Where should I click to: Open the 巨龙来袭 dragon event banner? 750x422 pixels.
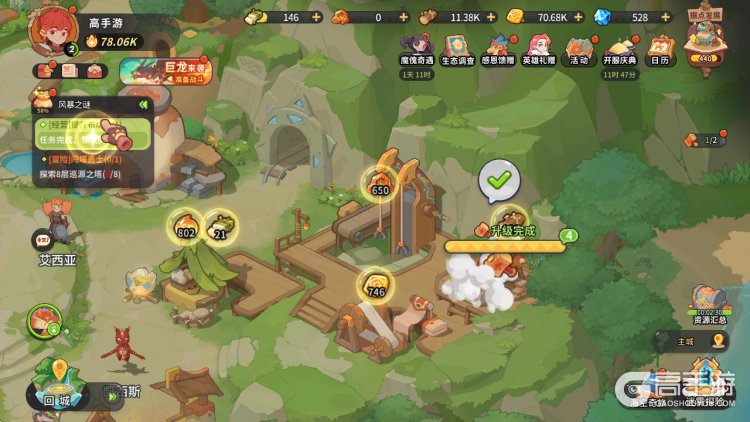(164, 71)
